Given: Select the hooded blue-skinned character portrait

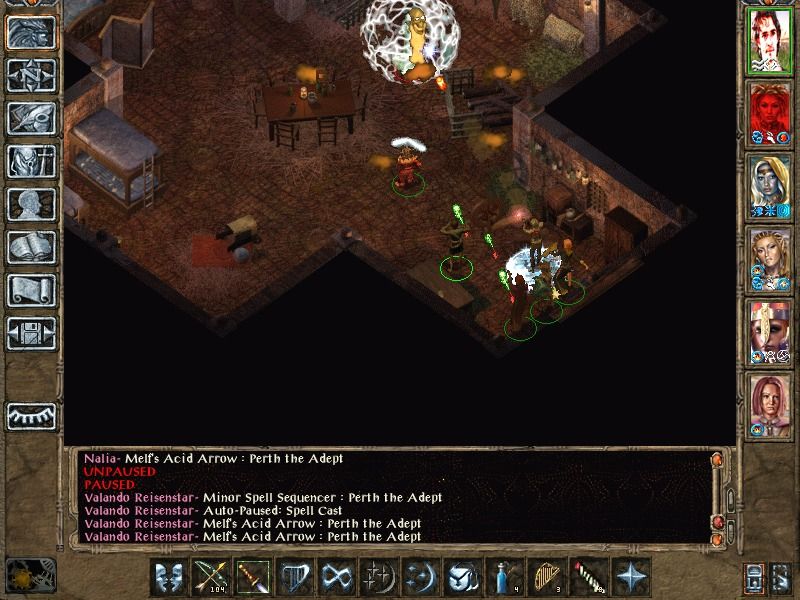Looking at the screenshot, I should point(771,185).
